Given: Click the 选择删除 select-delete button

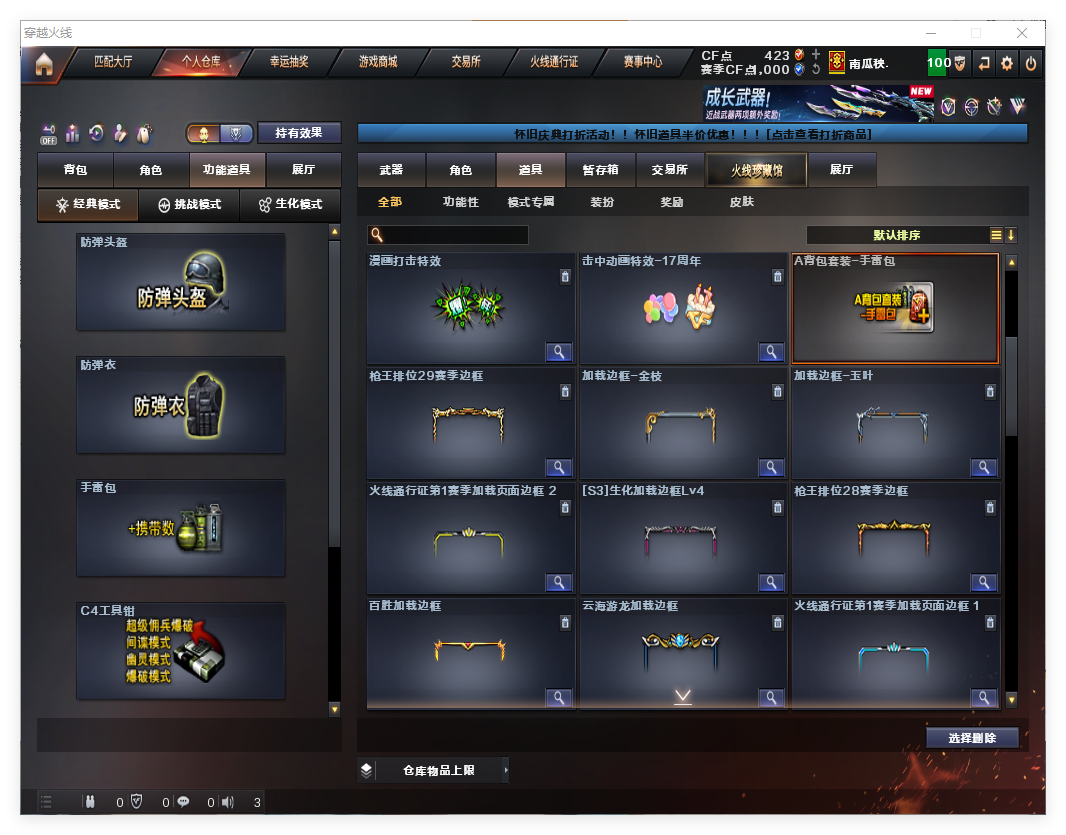Looking at the screenshot, I should click(x=972, y=738).
